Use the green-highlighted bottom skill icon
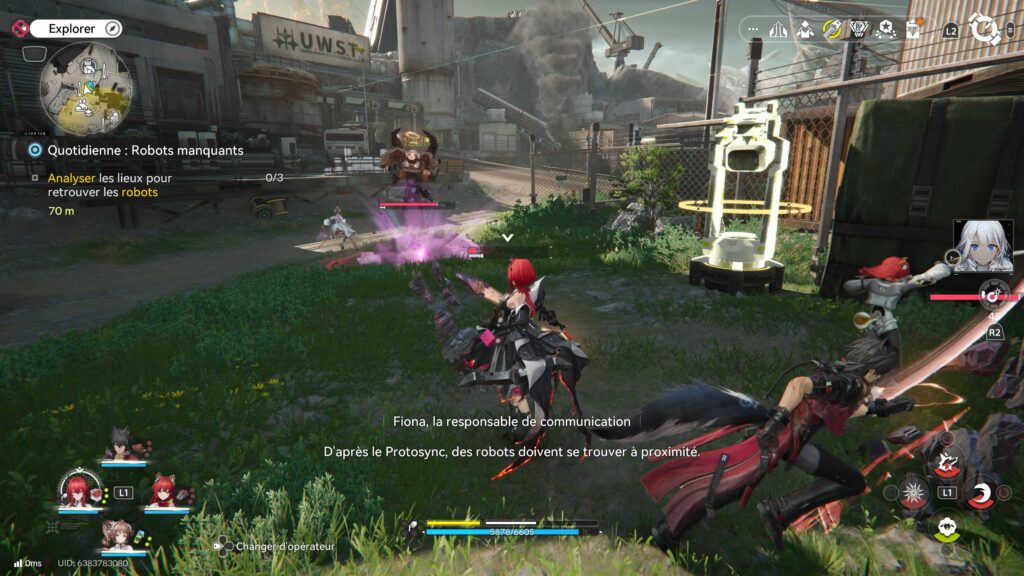Viewport: 1024px width, 576px height. (x=946, y=526)
